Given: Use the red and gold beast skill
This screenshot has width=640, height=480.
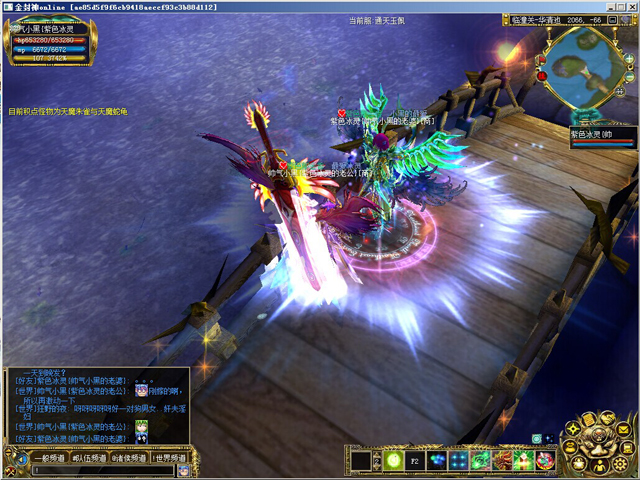Looking at the screenshot, I should point(503,460).
